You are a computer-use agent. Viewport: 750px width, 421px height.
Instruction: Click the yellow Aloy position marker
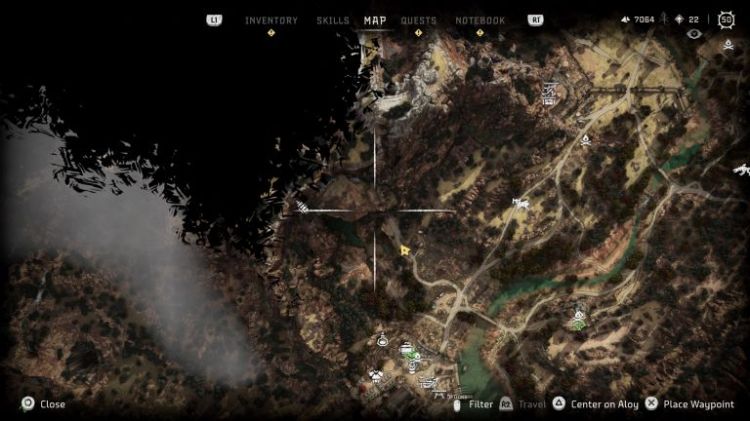(405, 250)
